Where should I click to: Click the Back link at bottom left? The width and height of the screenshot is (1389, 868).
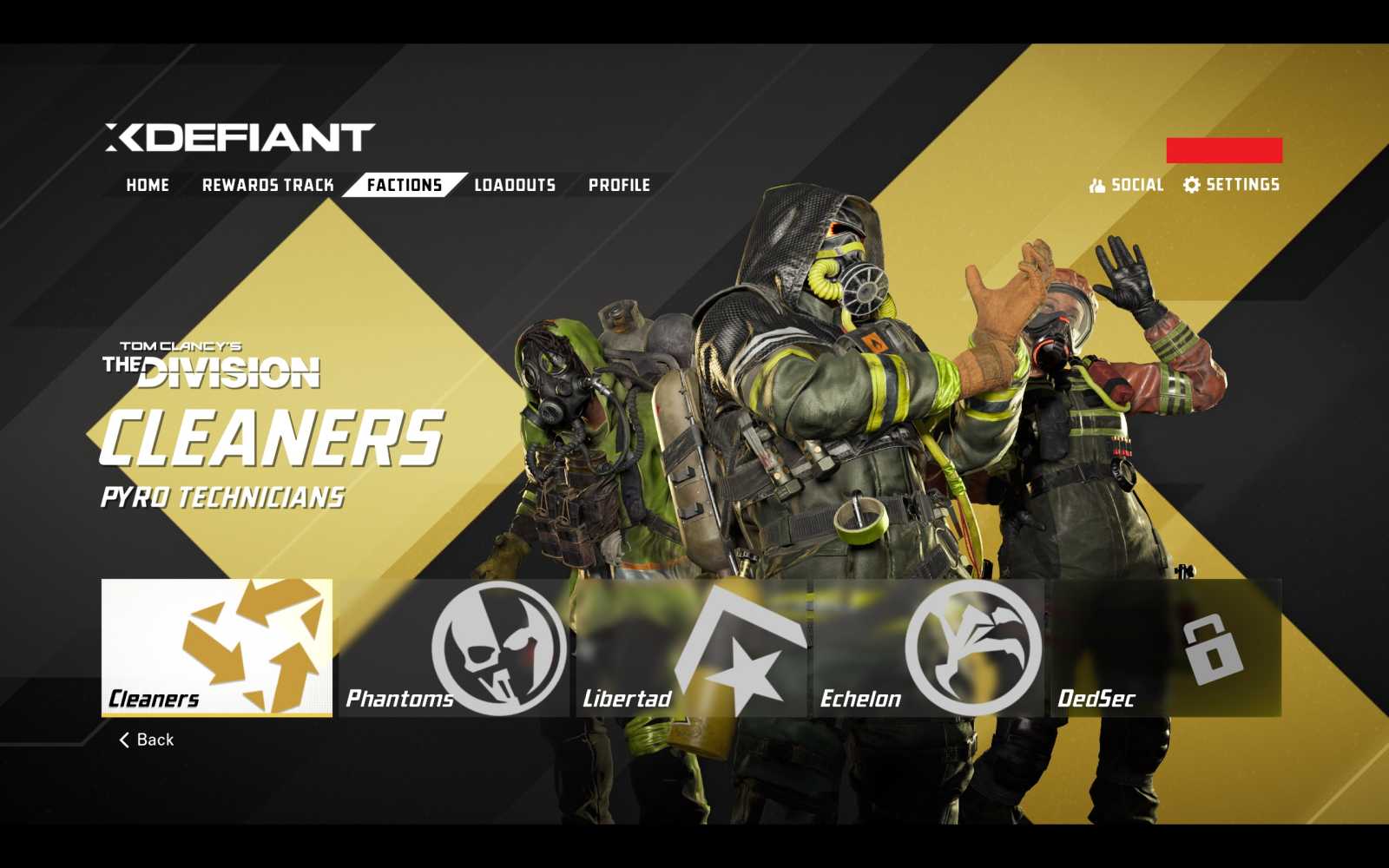152,739
